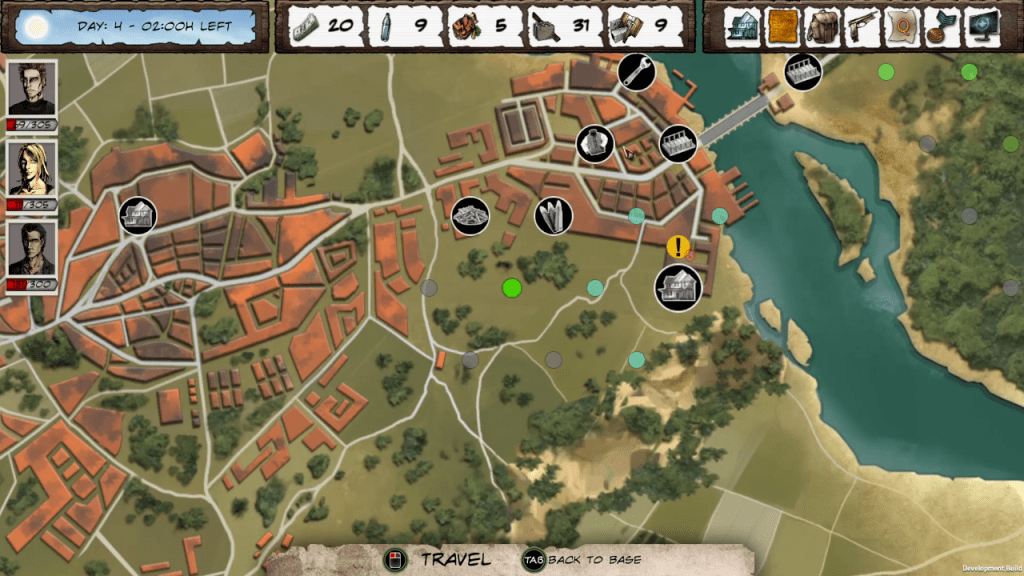Open the quest scroll marked Q
This screenshot has height=576, width=1024.
pyautogui.click(x=904, y=26)
